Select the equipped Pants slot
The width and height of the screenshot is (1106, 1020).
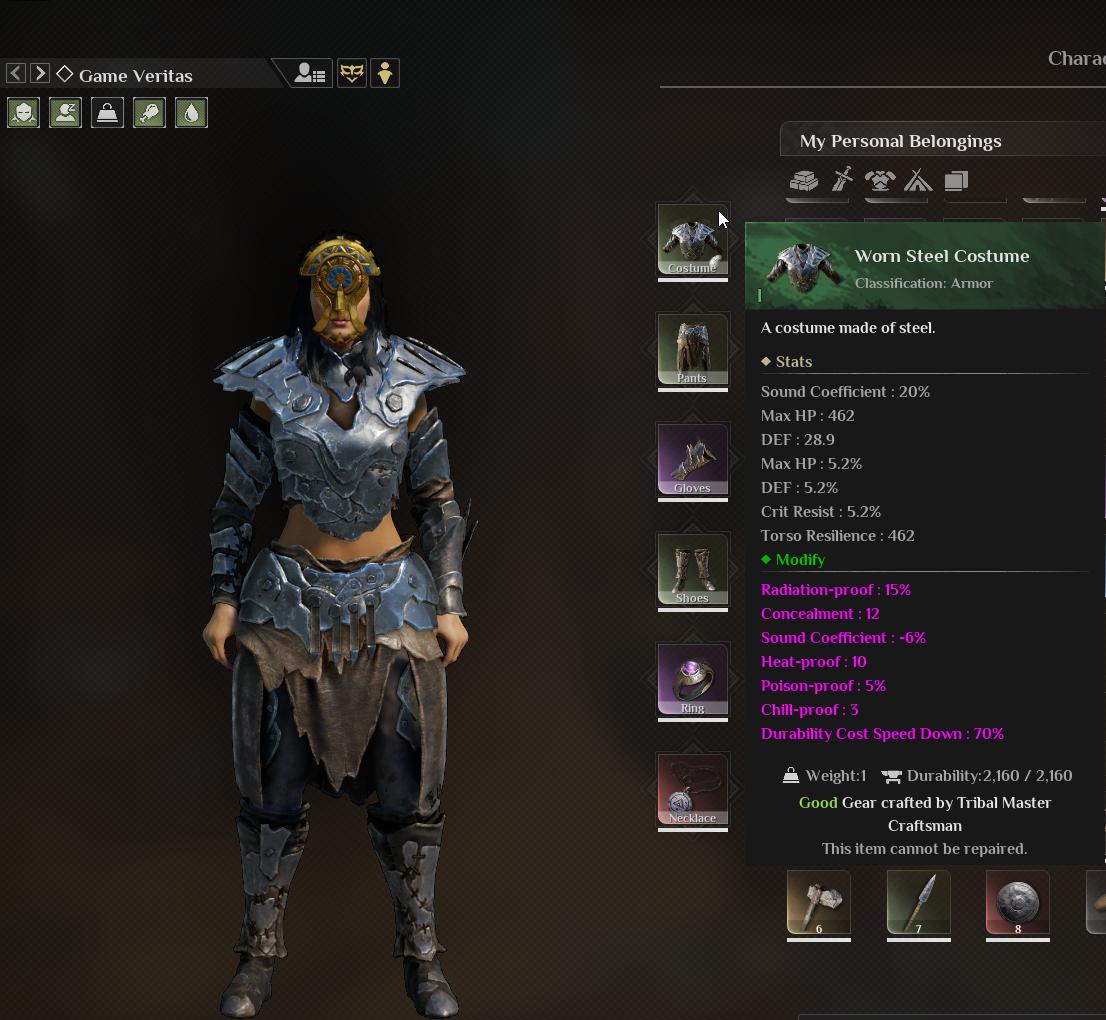692,350
